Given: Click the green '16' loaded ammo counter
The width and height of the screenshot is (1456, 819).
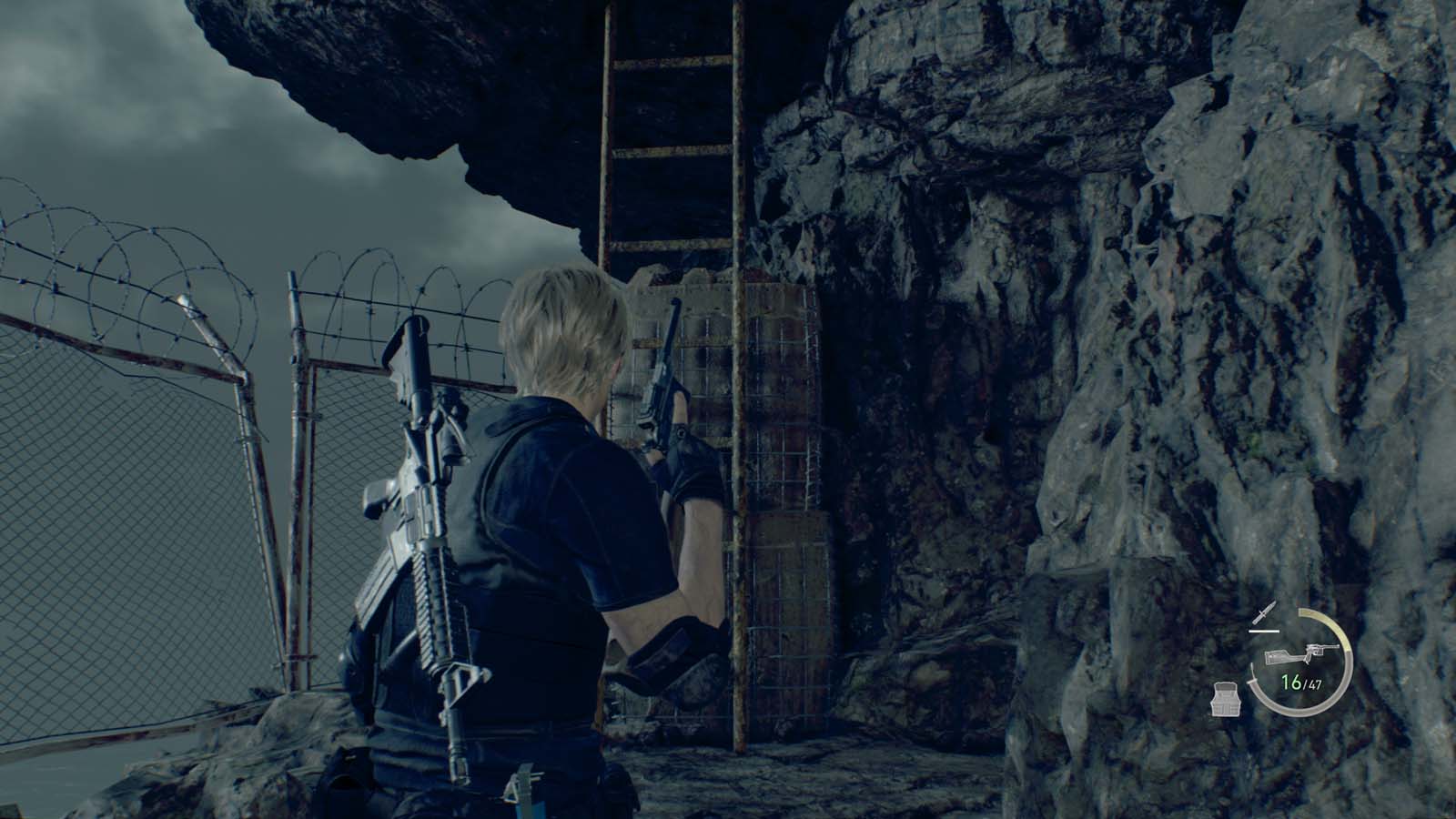Looking at the screenshot, I should pos(1290,681).
